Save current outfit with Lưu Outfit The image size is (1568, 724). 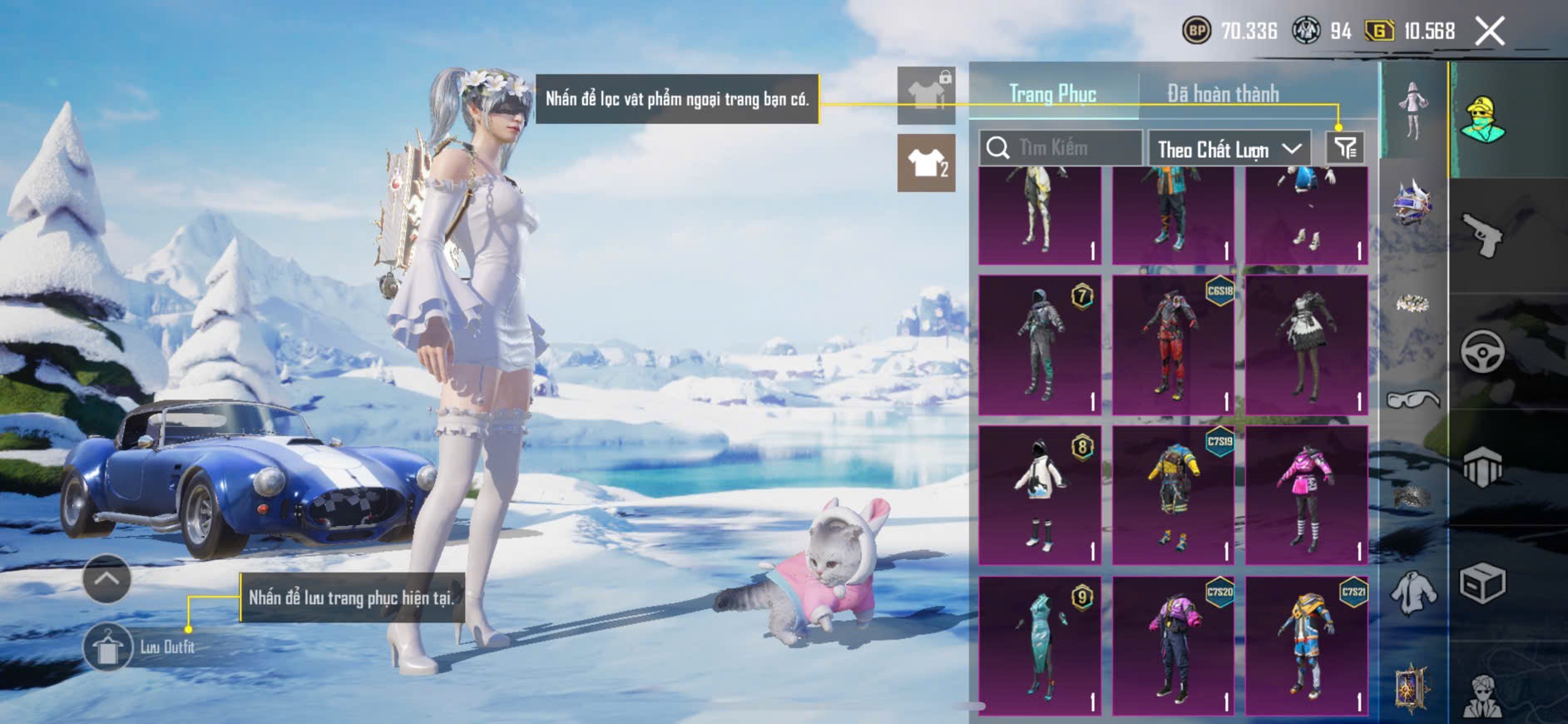pyautogui.click(x=108, y=647)
